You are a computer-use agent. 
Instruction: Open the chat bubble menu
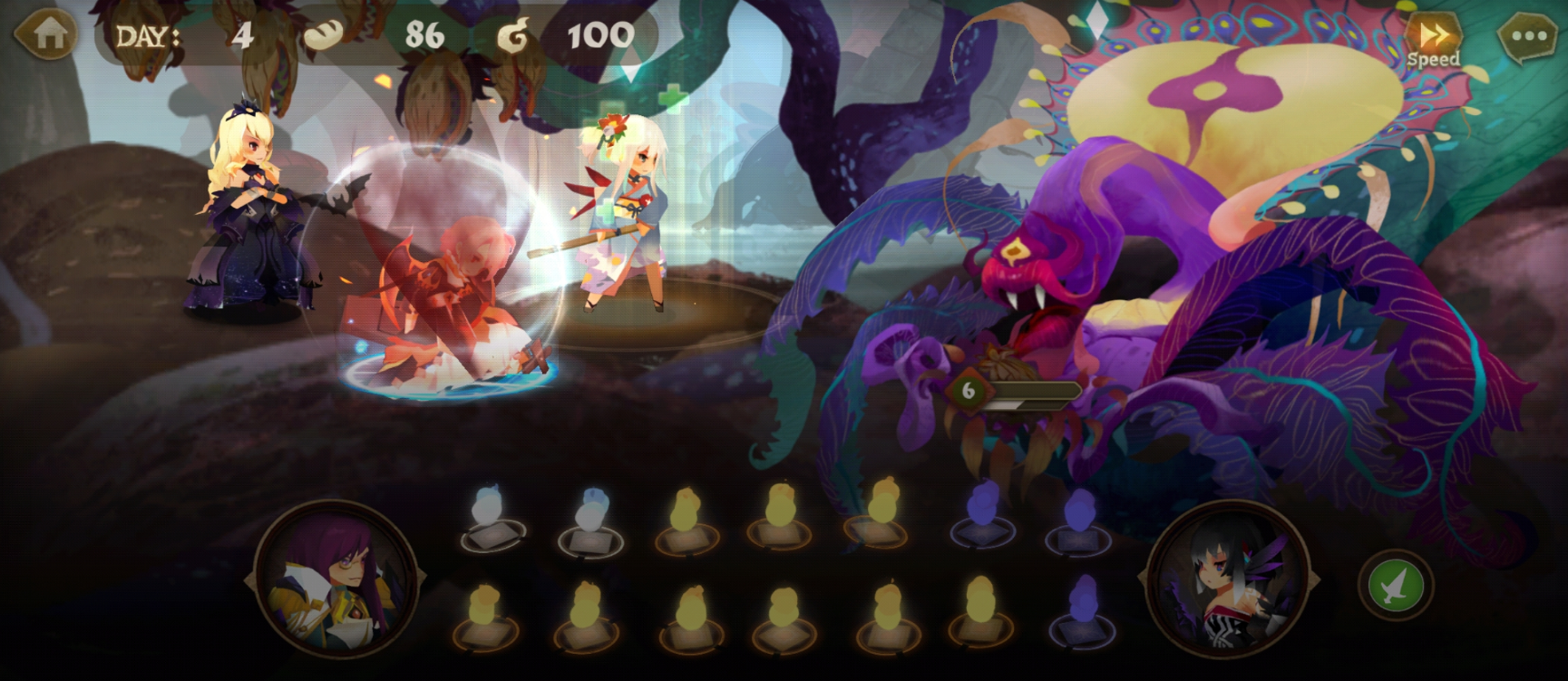[1529, 38]
